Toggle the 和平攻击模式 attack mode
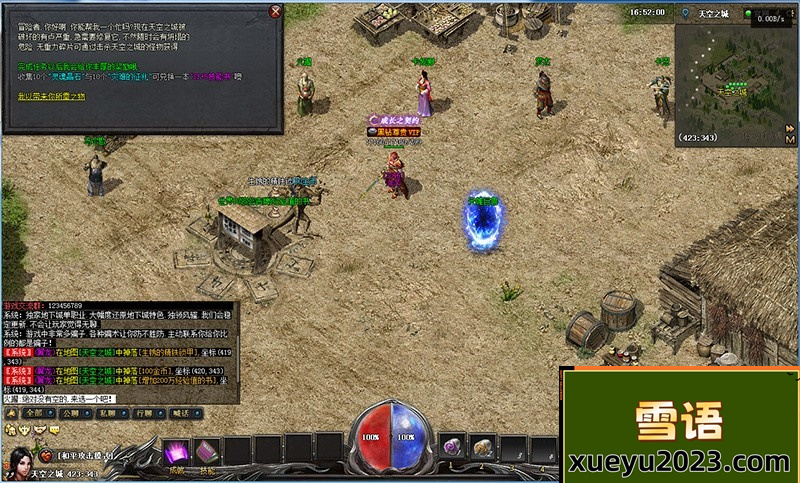Screen dimensions: 800x483 click(x=87, y=456)
